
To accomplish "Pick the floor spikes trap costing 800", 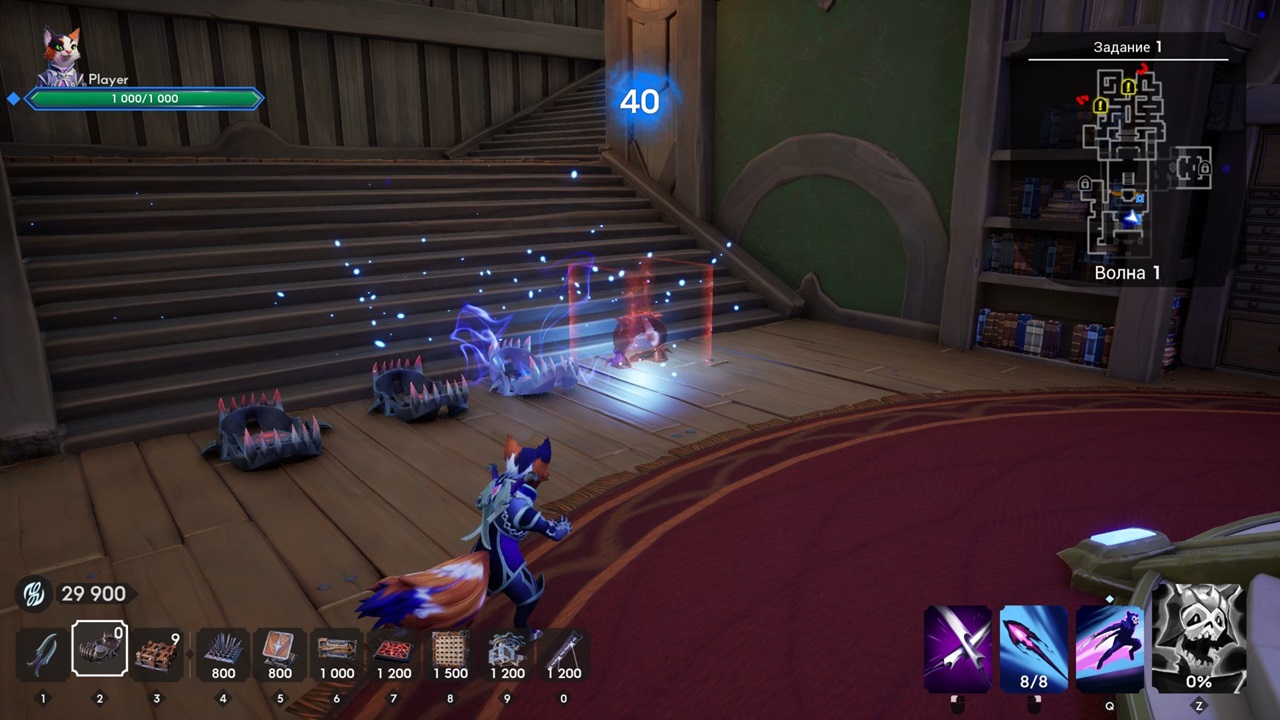I will tap(223, 653).
